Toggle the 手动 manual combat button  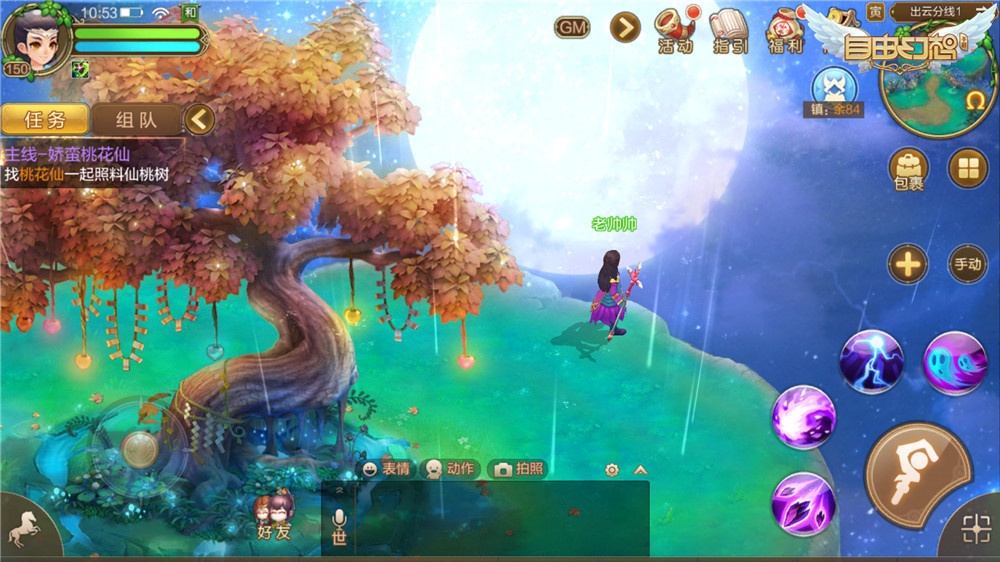click(x=967, y=265)
